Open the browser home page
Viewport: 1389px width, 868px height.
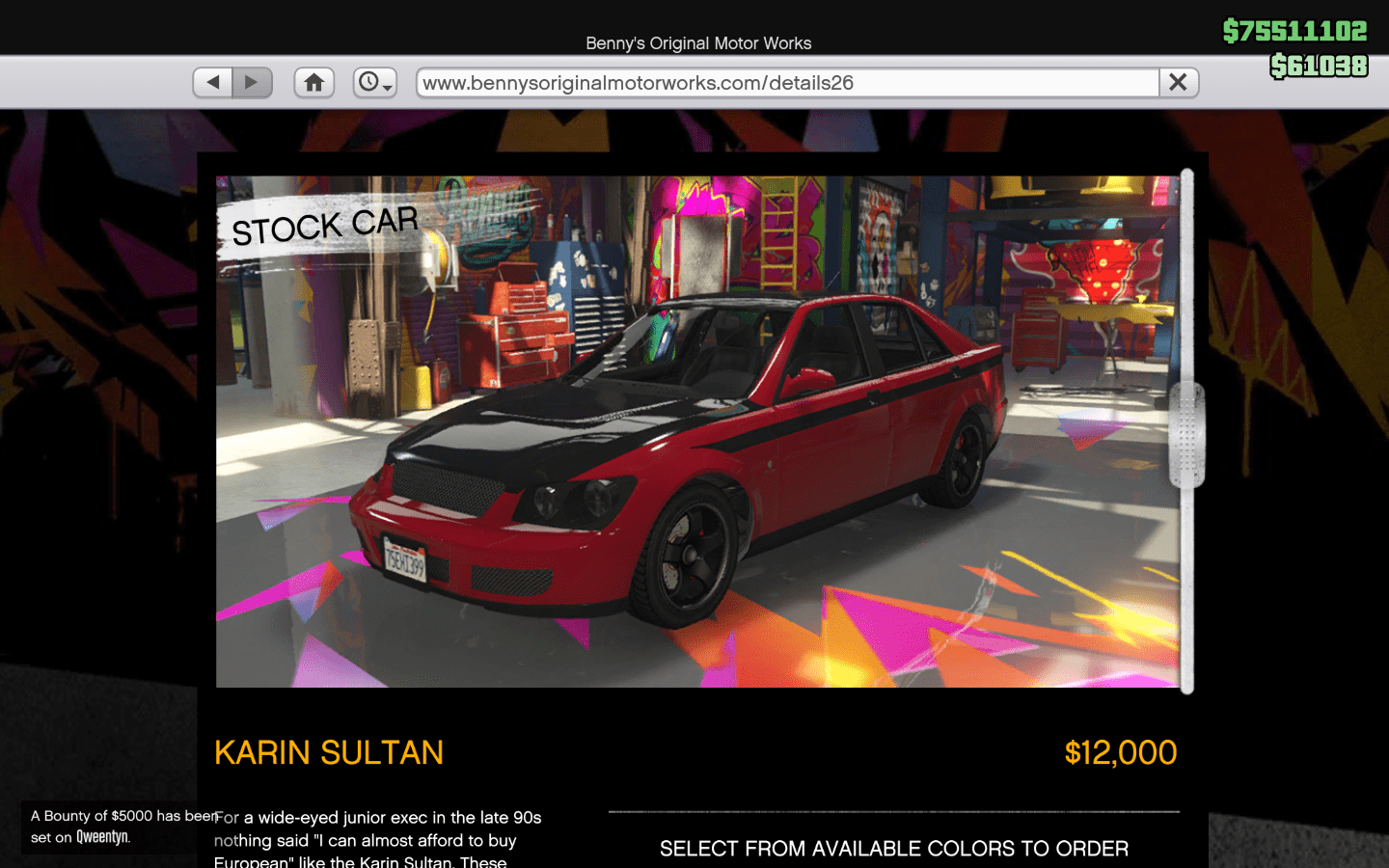[x=313, y=82]
